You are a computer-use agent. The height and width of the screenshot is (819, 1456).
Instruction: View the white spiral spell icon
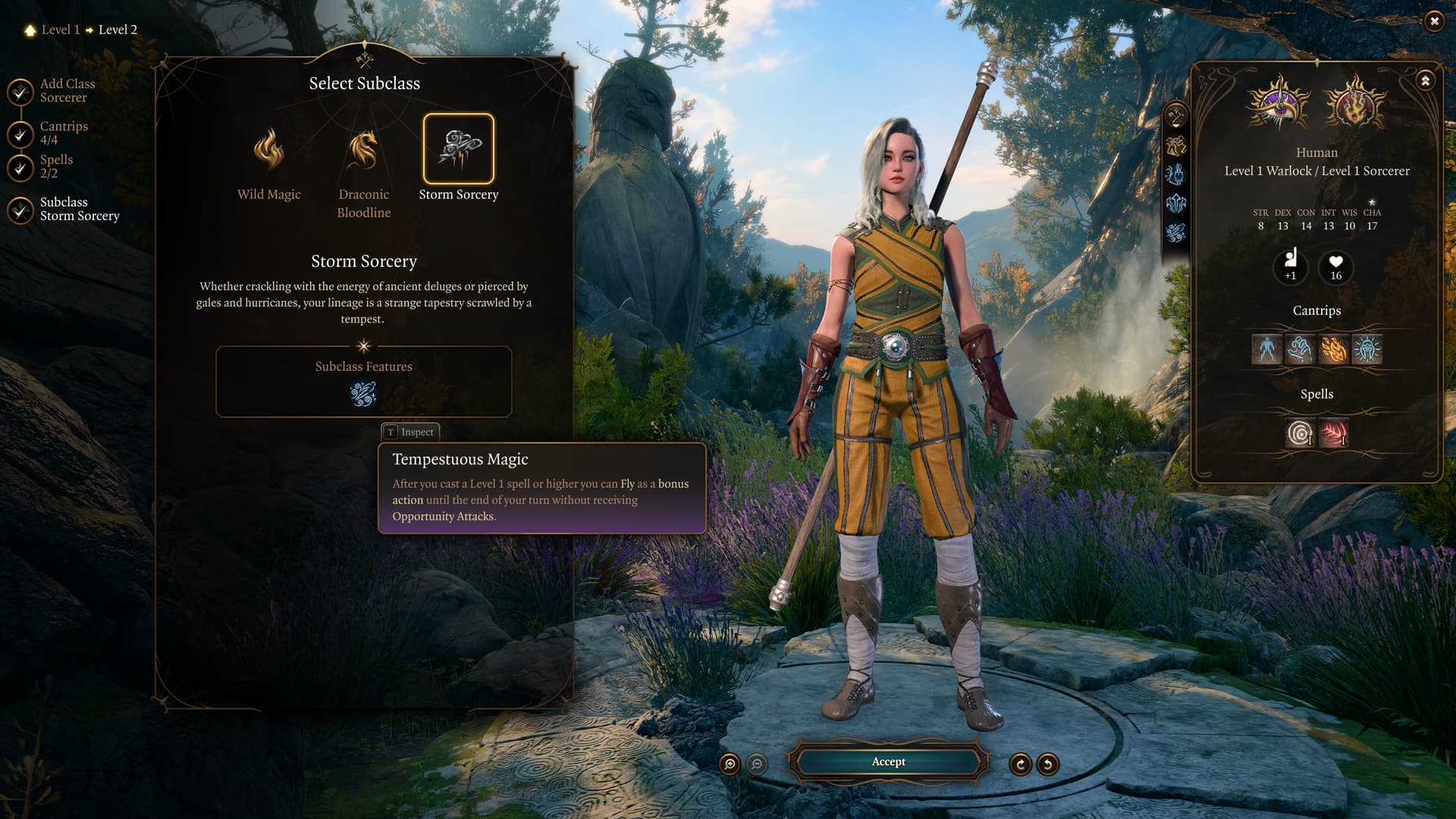point(1300,434)
